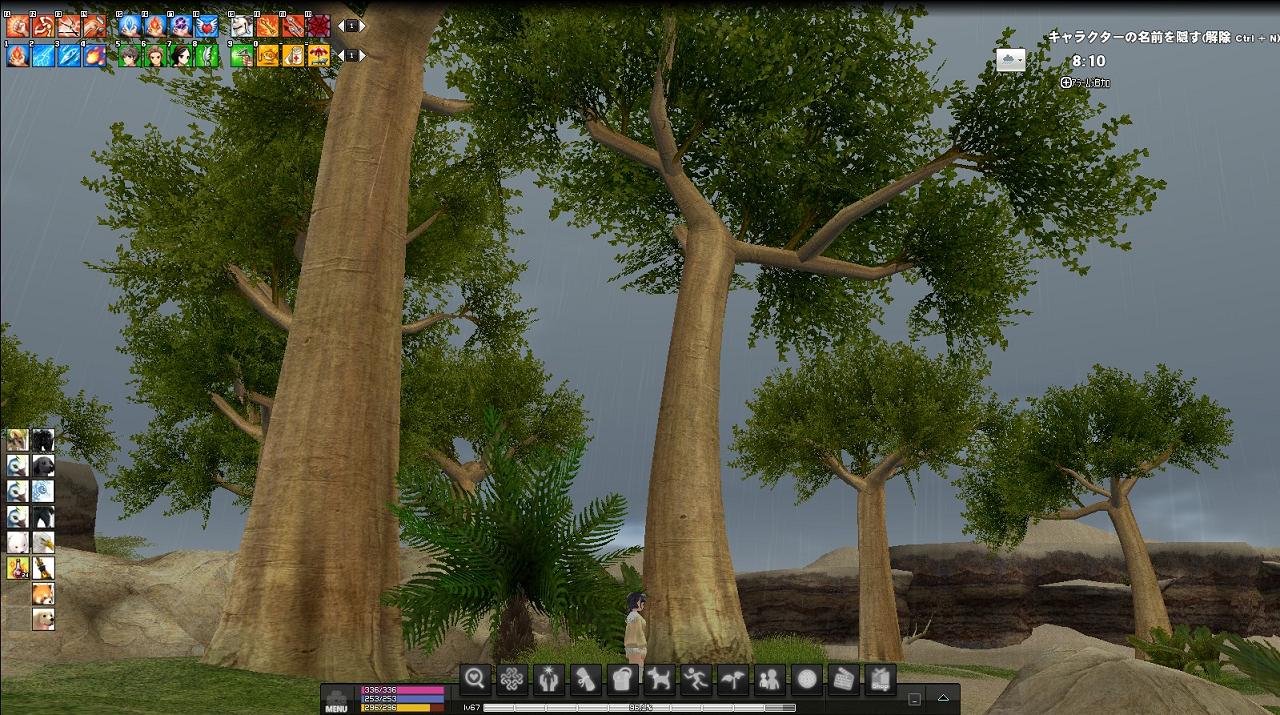Screen dimensions: 1280x715
Task: Open the pet dog icon
Action: pos(659,679)
